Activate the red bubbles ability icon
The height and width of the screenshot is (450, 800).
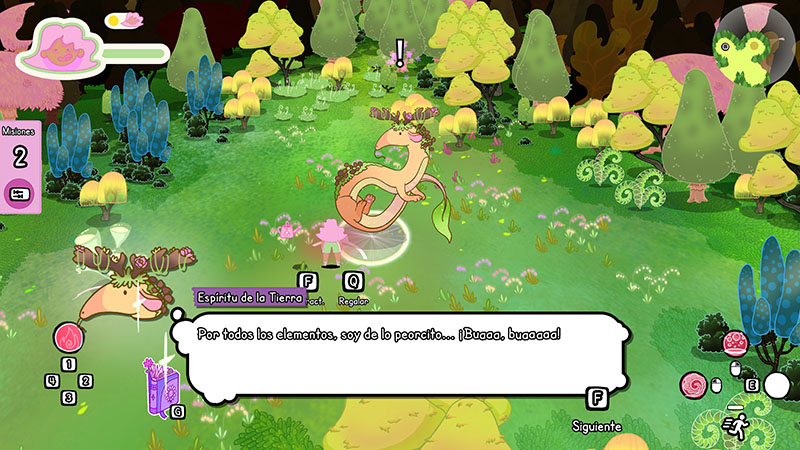click(734, 345)
